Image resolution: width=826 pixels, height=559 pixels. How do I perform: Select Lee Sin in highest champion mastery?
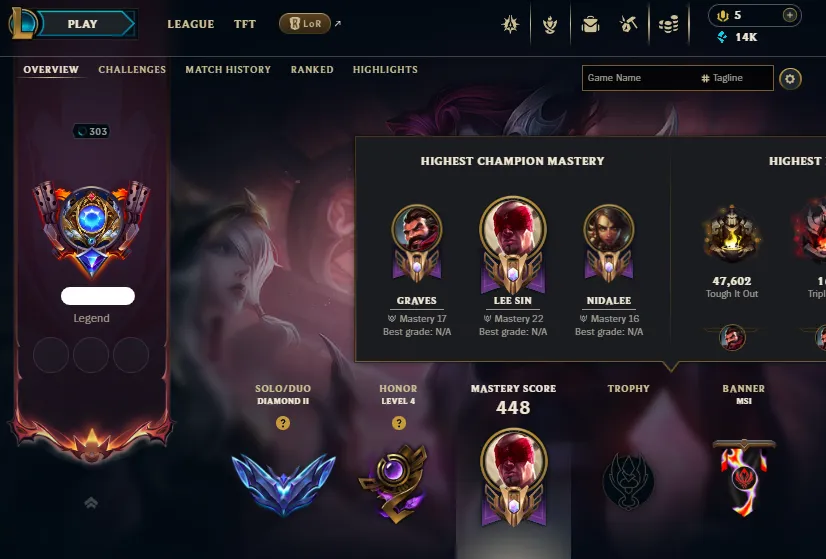coord(512,228)
